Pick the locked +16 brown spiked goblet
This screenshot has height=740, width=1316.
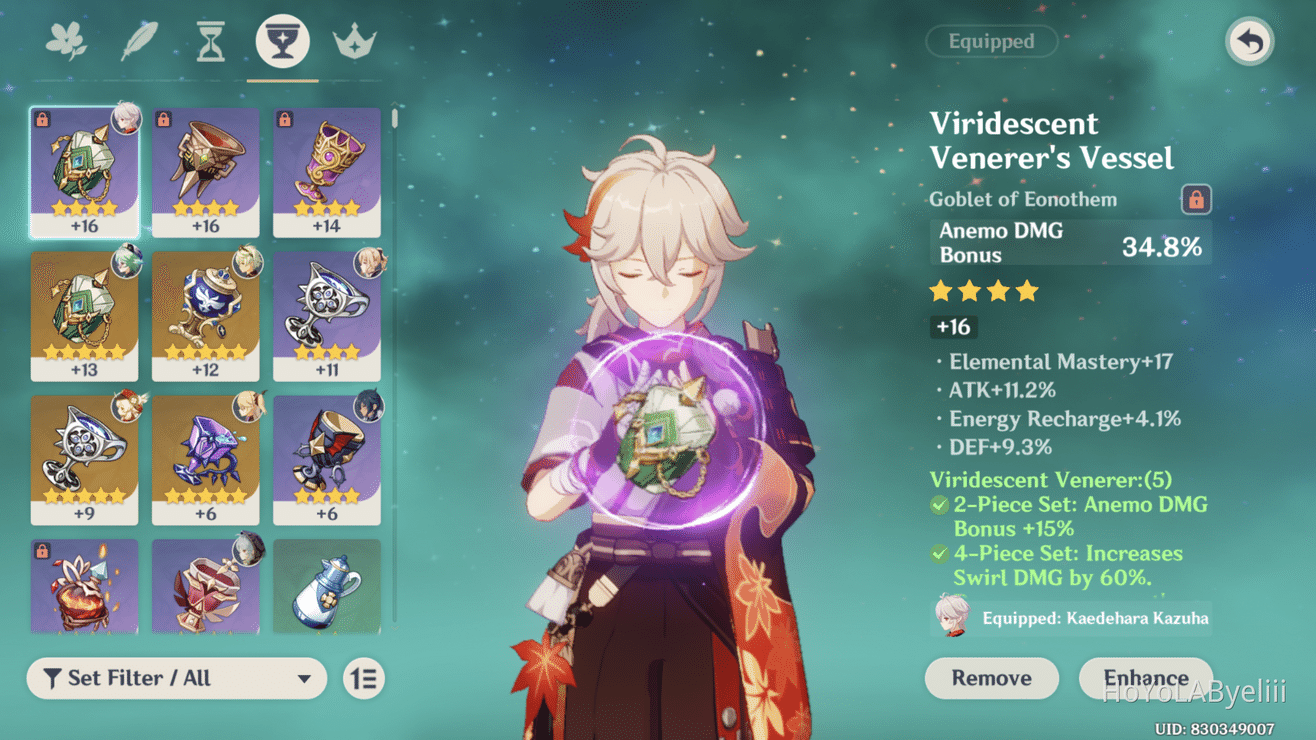pos(206,172)
